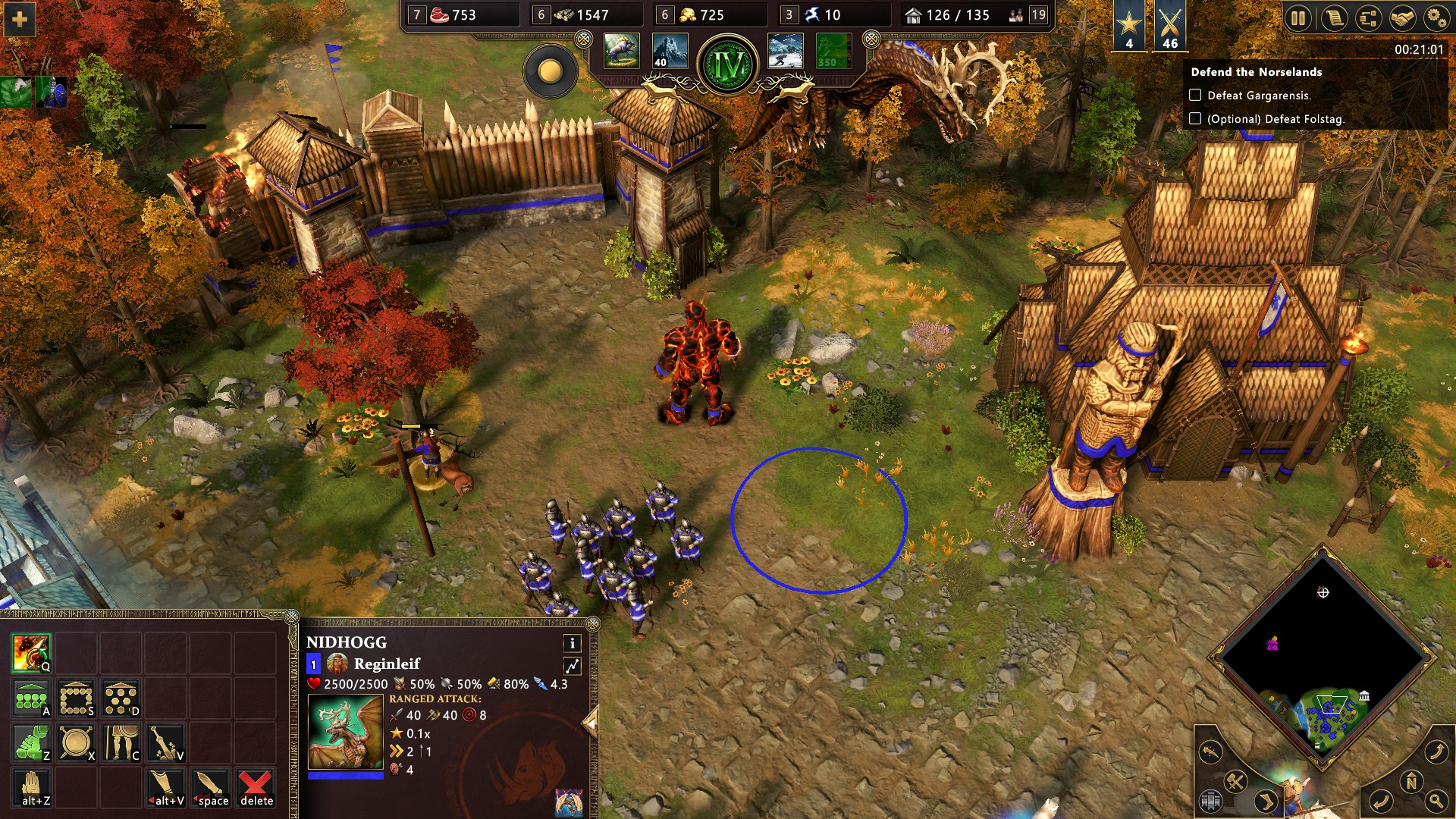
Task: Click the minimap to move the camera
Action: (1323, 652)
